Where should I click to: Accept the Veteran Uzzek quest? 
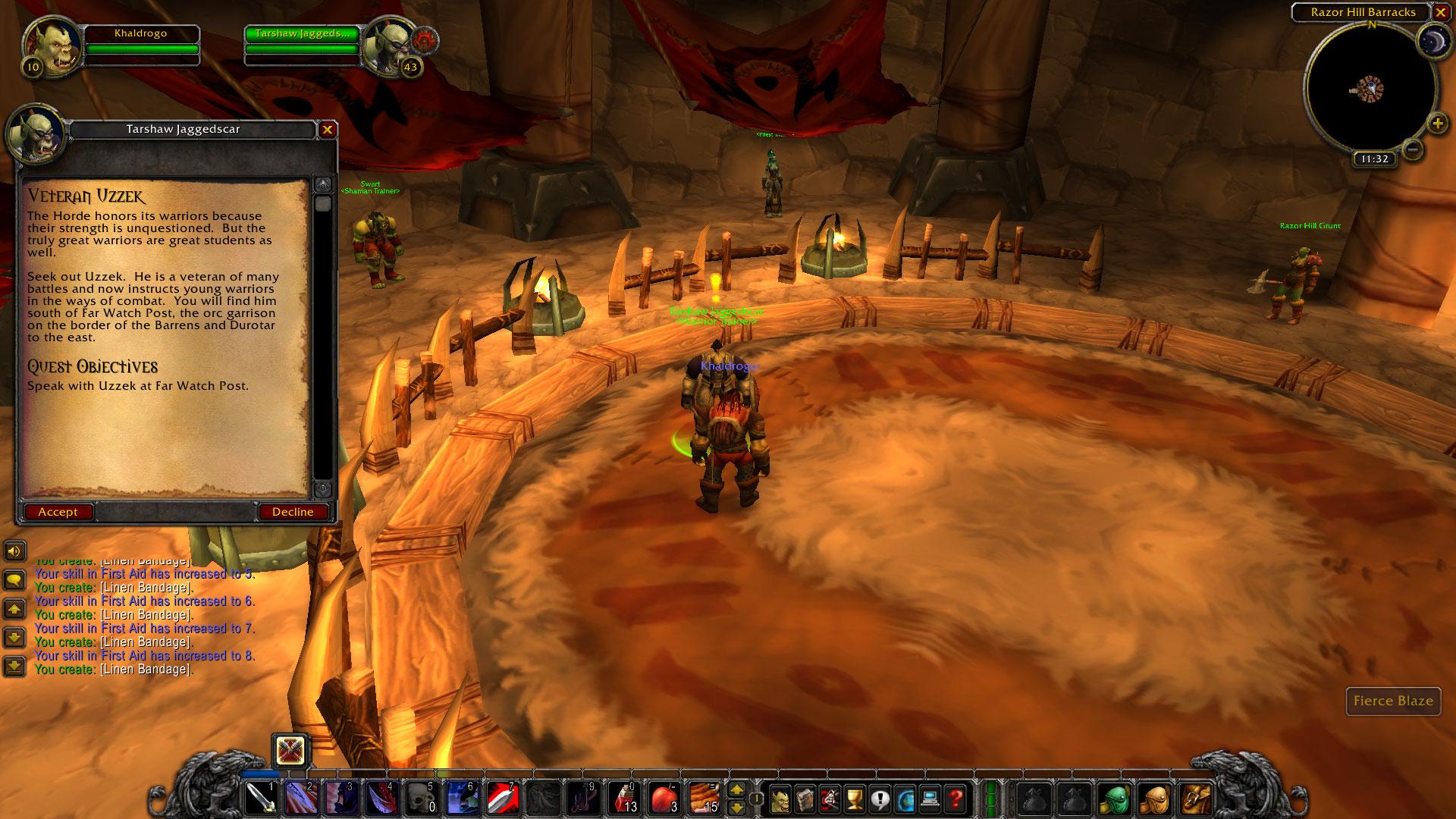point(58,511)
